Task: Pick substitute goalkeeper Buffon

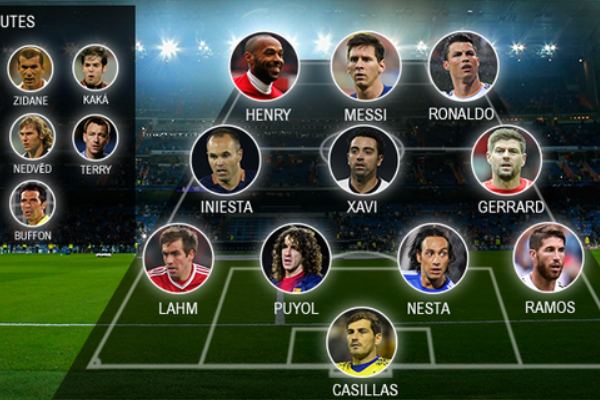Action: click(x=31, y=203)
